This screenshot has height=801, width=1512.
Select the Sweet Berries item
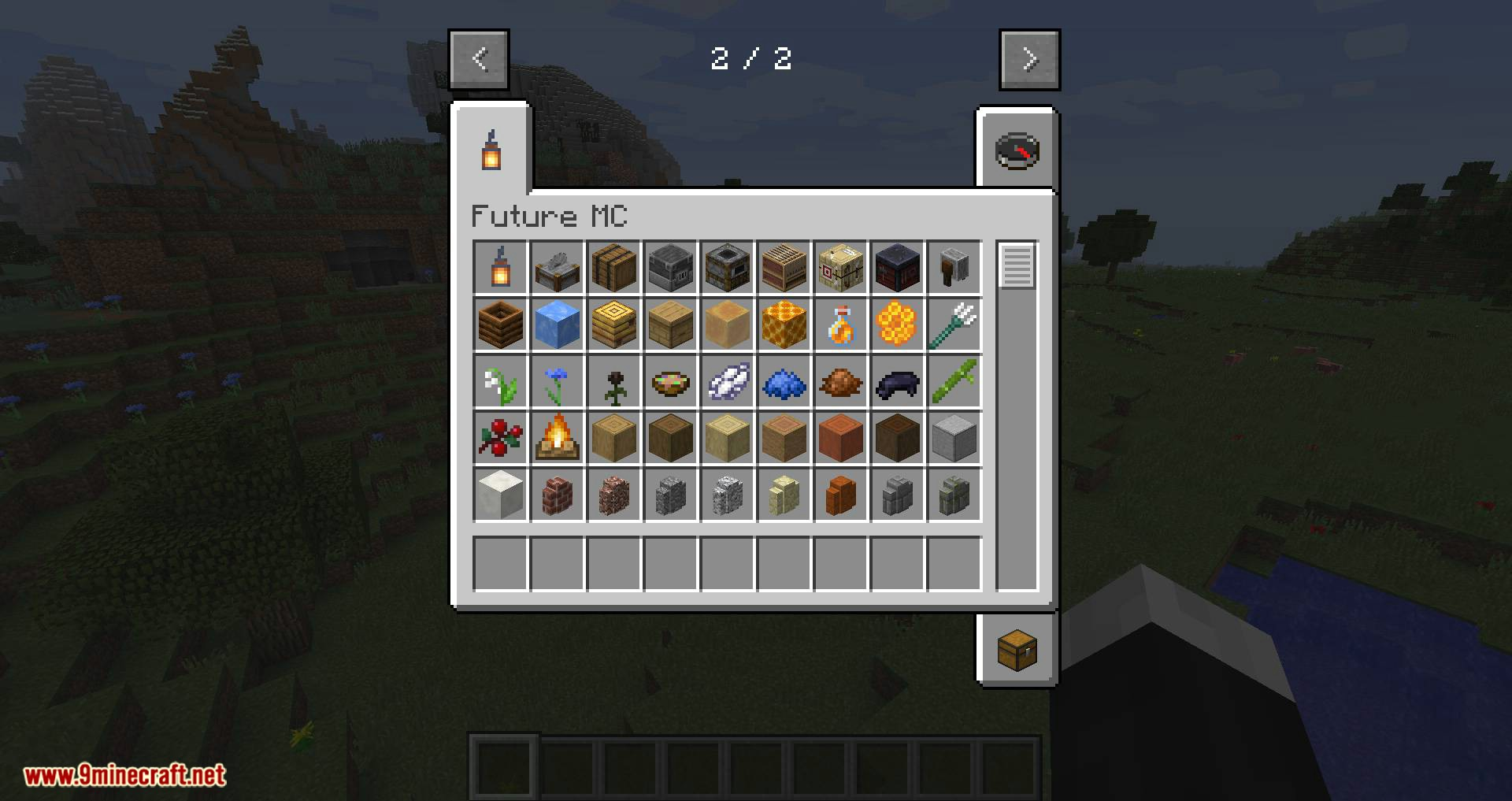pyautogui.click(x=501, y=438)
